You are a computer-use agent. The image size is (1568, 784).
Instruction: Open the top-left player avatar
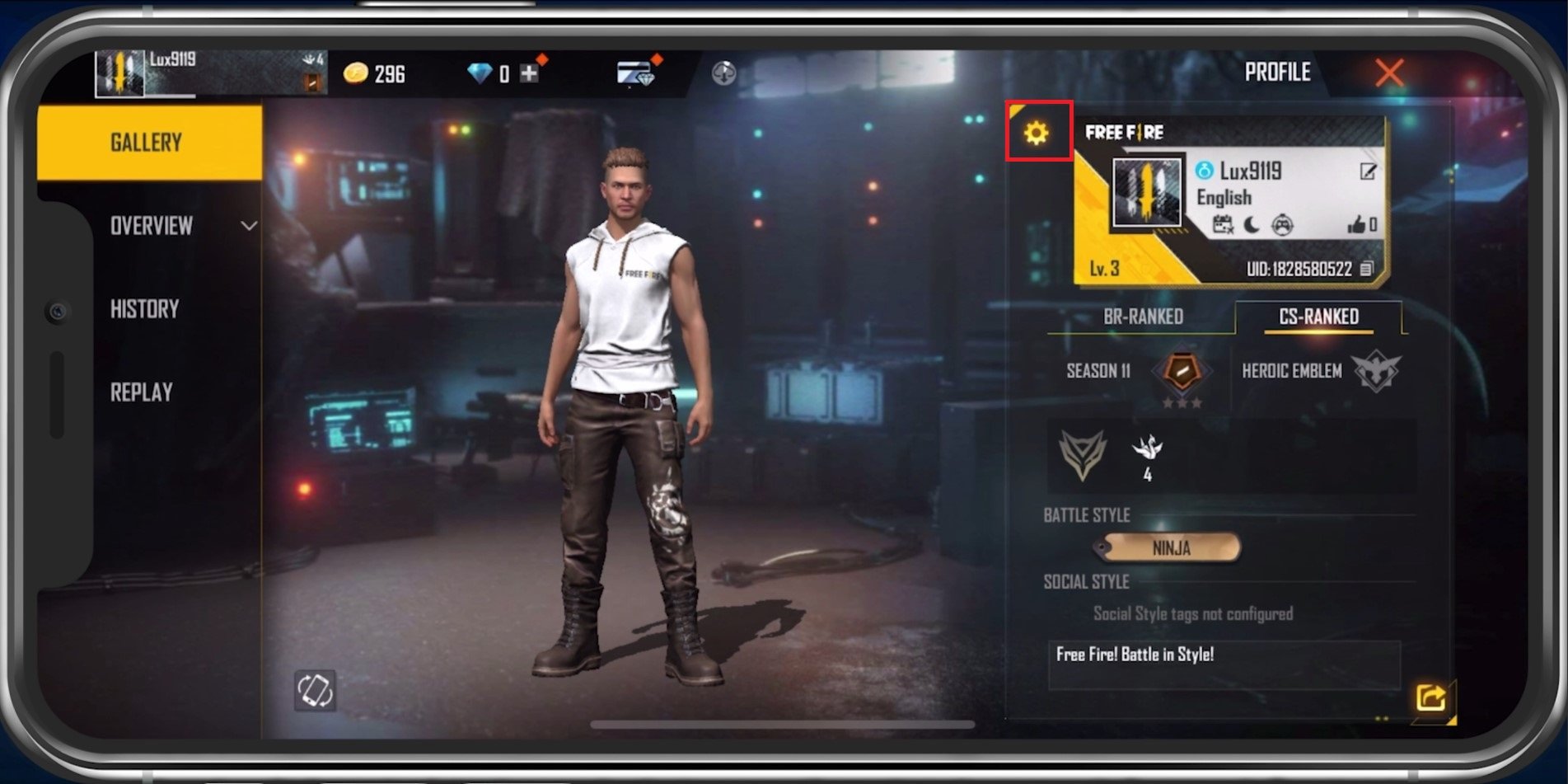tap(120, 74)
